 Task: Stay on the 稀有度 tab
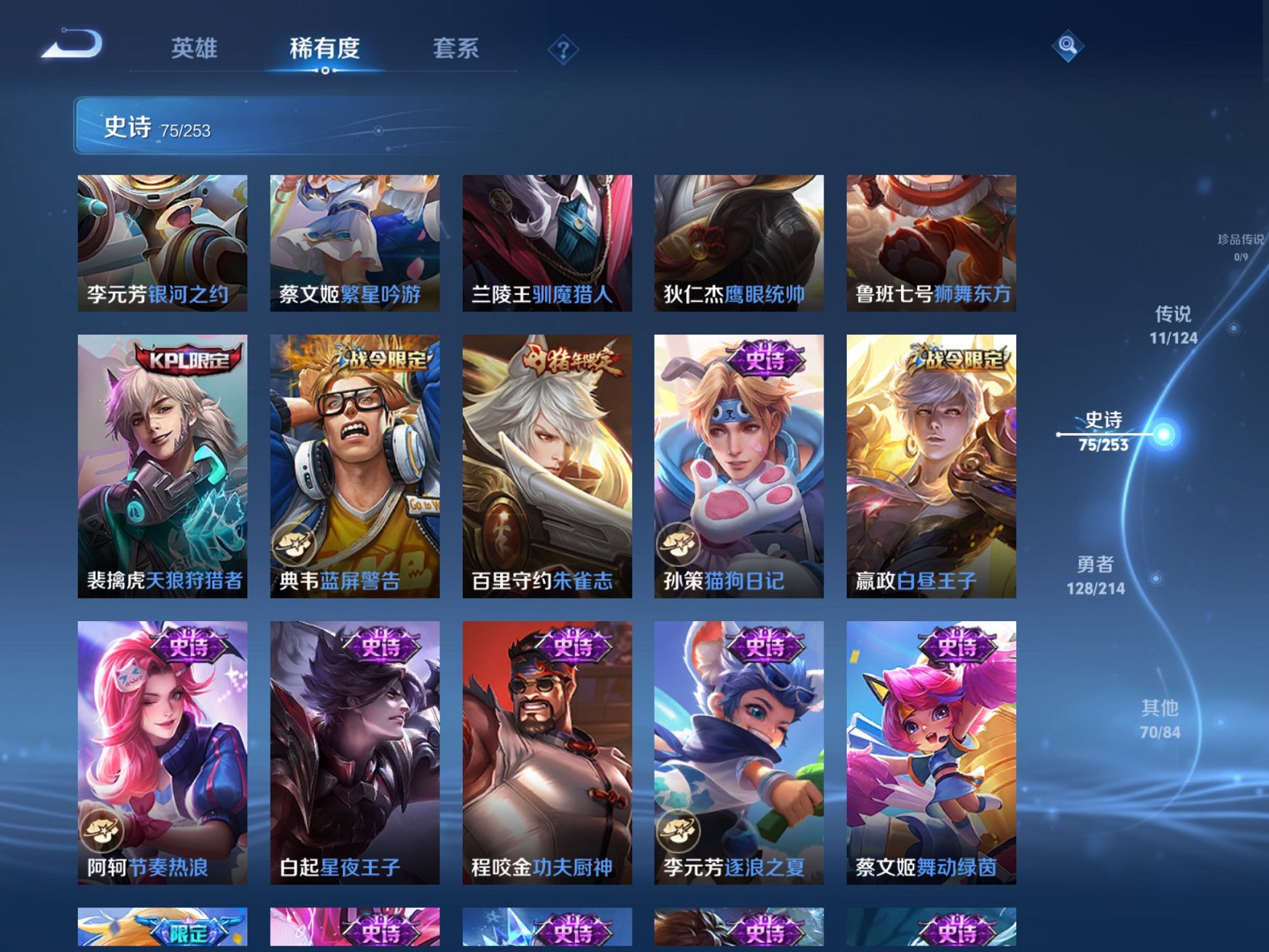coord(325,48)
